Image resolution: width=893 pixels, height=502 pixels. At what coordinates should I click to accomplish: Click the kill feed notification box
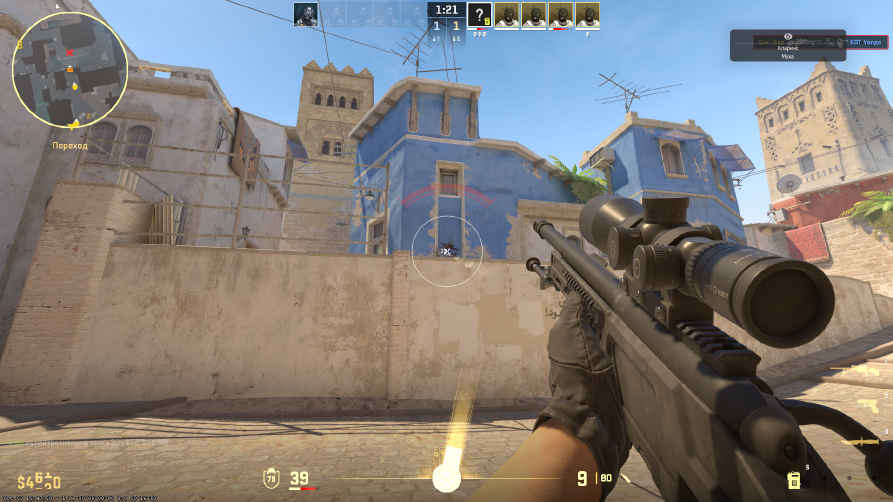[787, 45]
